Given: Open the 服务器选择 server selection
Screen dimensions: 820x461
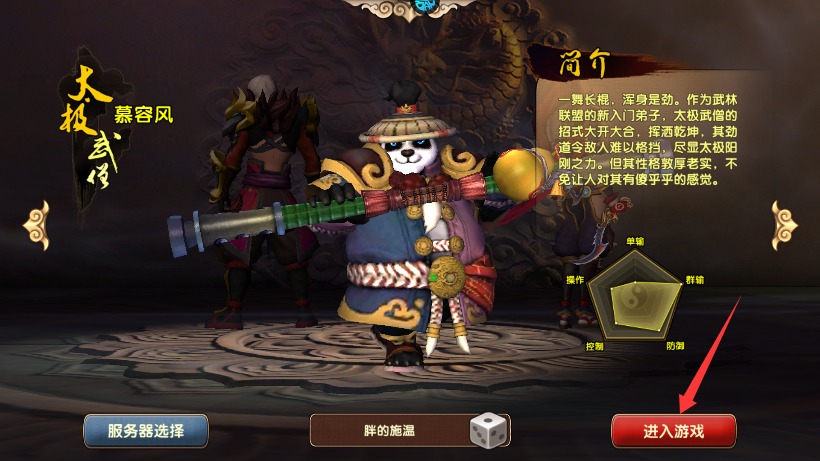Looking at the screenshot, I should (x=146, y=431).
